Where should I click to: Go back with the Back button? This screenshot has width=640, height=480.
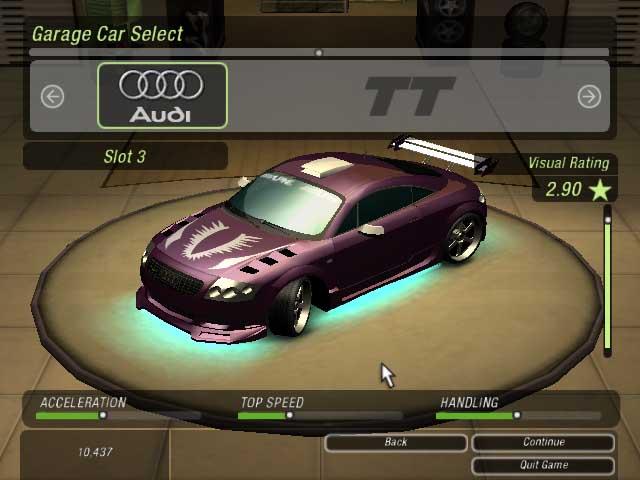[396, 442]
